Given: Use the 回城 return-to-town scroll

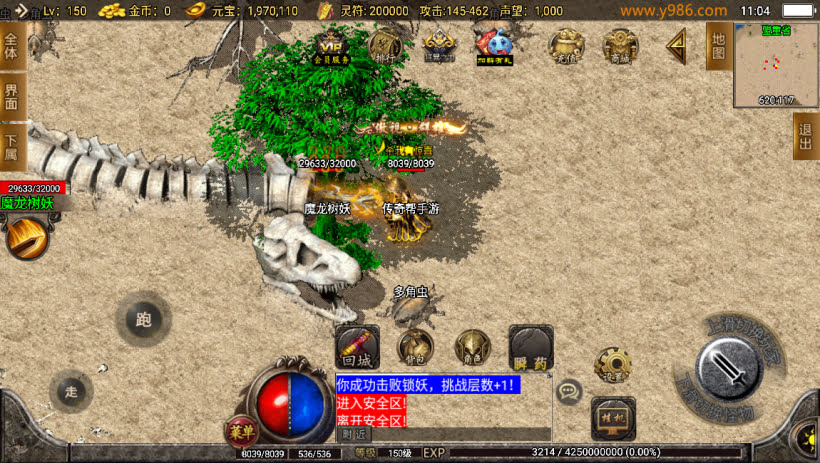Looking at the screenshot, I should (x=357, y=346).
